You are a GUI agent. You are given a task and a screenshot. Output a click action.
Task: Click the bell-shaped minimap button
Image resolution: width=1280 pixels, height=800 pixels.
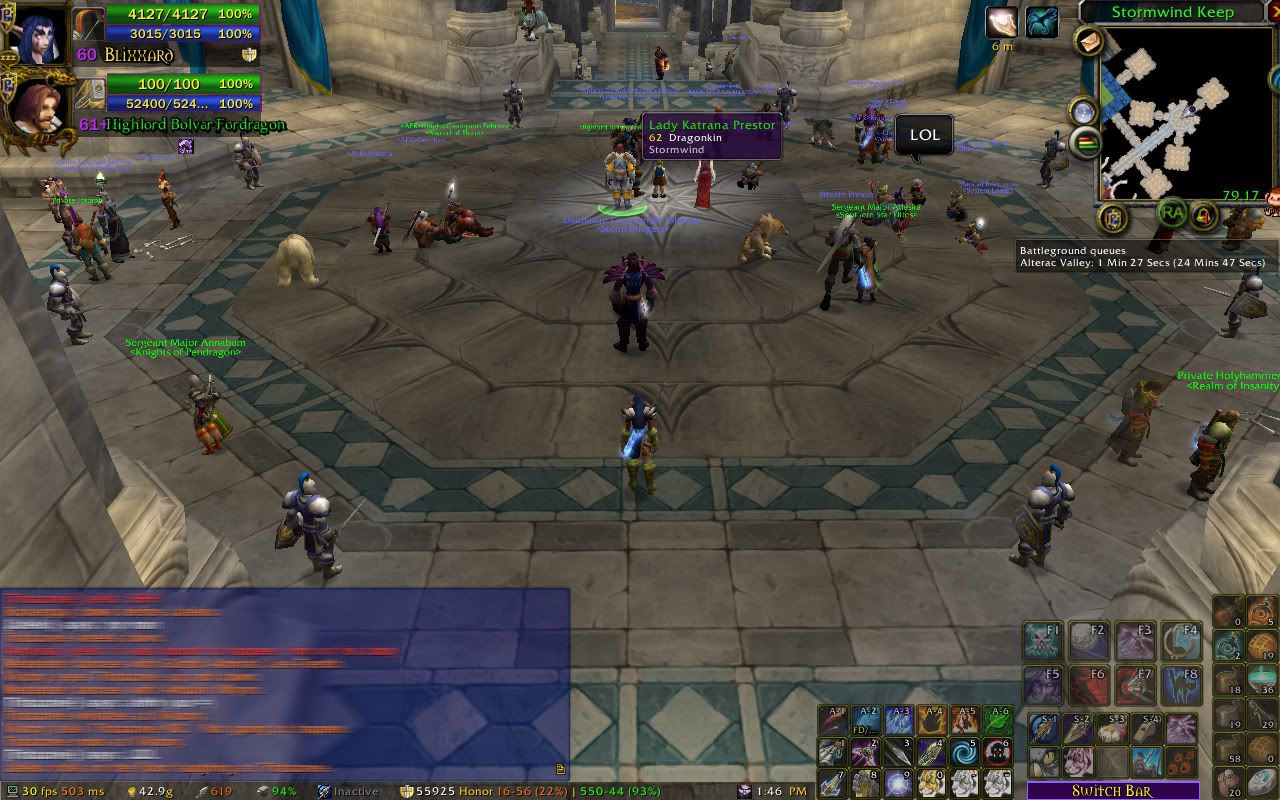(x=1204, y=213)
